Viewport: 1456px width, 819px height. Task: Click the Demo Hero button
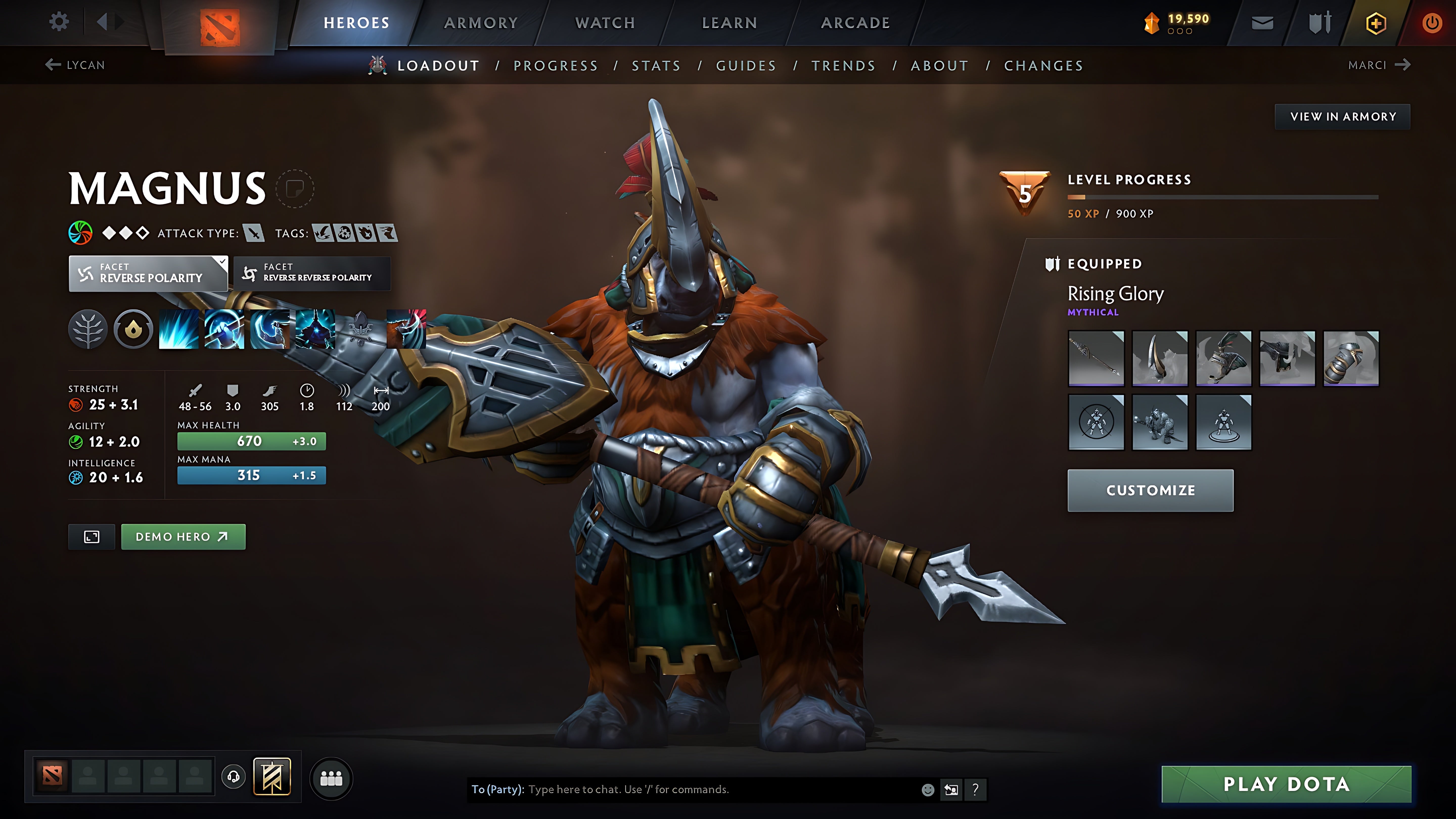pyautogui.click(x=183, y=536)
